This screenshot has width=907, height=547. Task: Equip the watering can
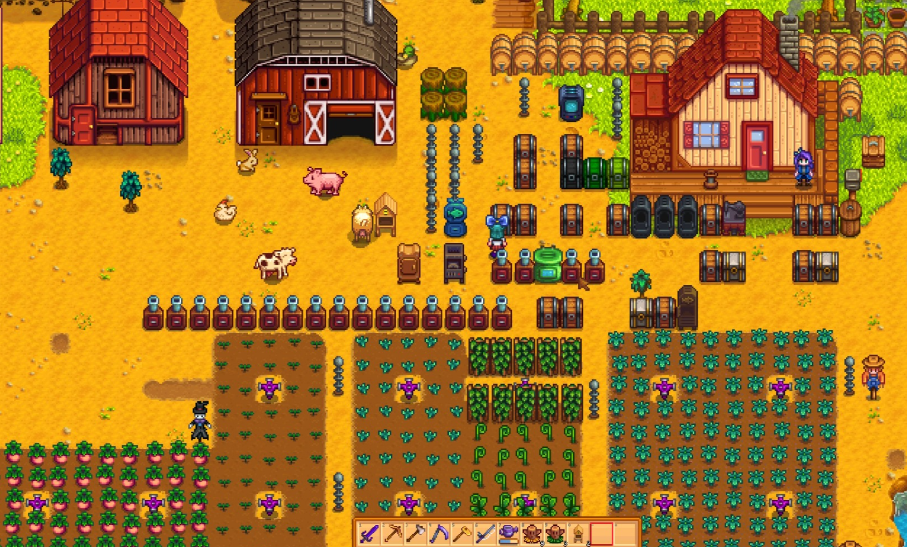(508, 533)
